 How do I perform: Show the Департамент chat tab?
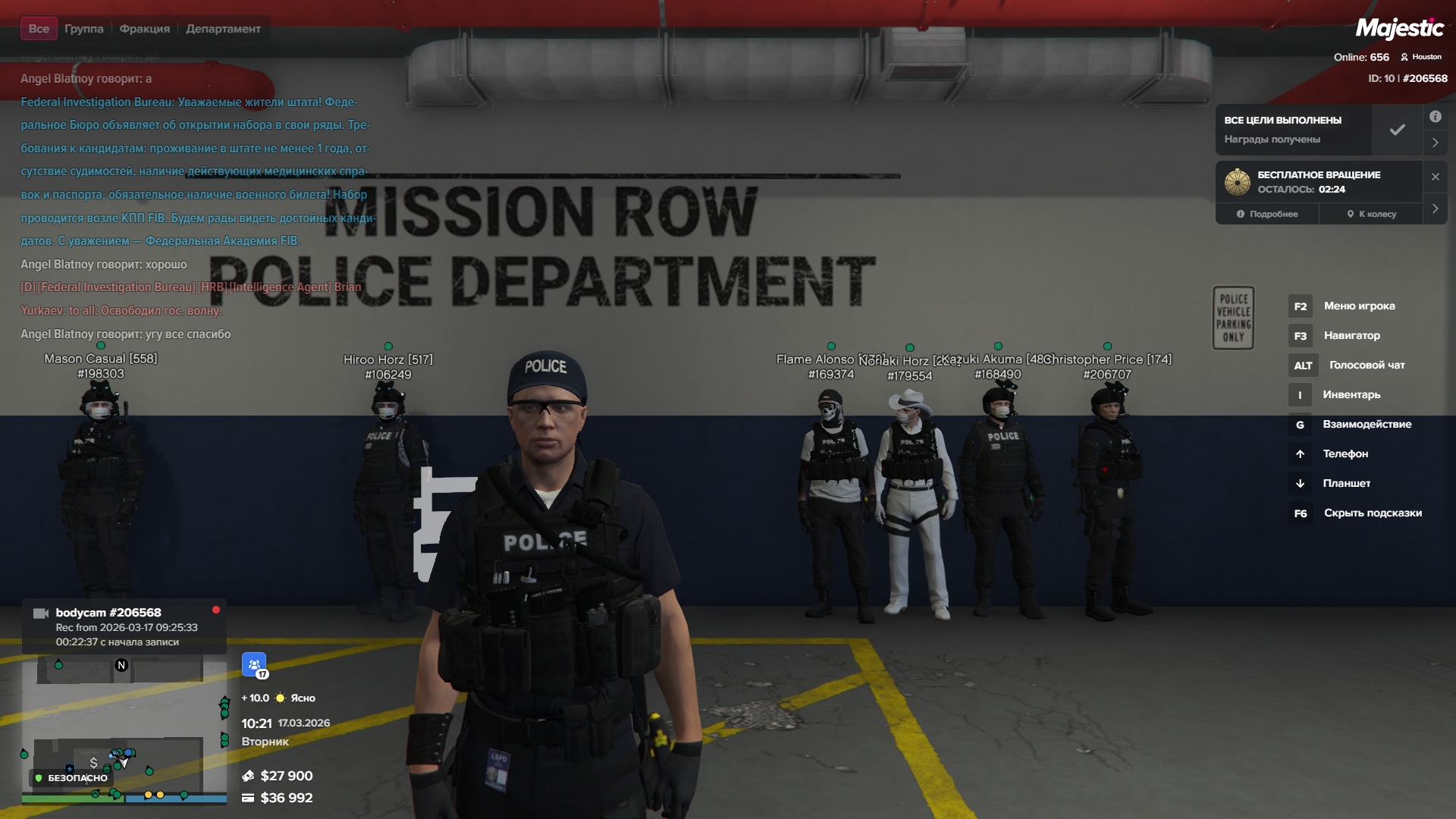click(223, 29)
